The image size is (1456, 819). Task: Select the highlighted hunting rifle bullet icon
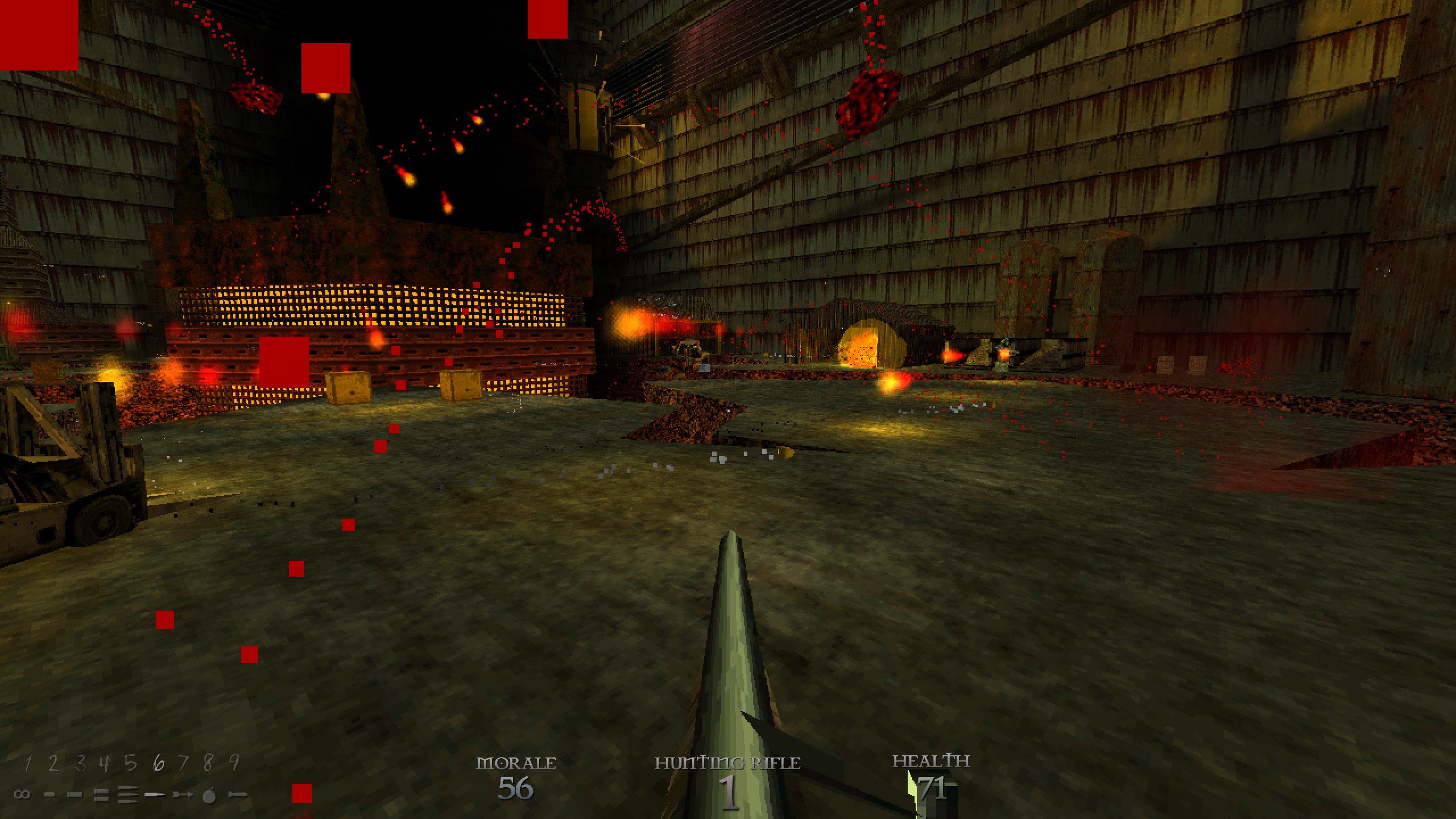tap(155, 795)
